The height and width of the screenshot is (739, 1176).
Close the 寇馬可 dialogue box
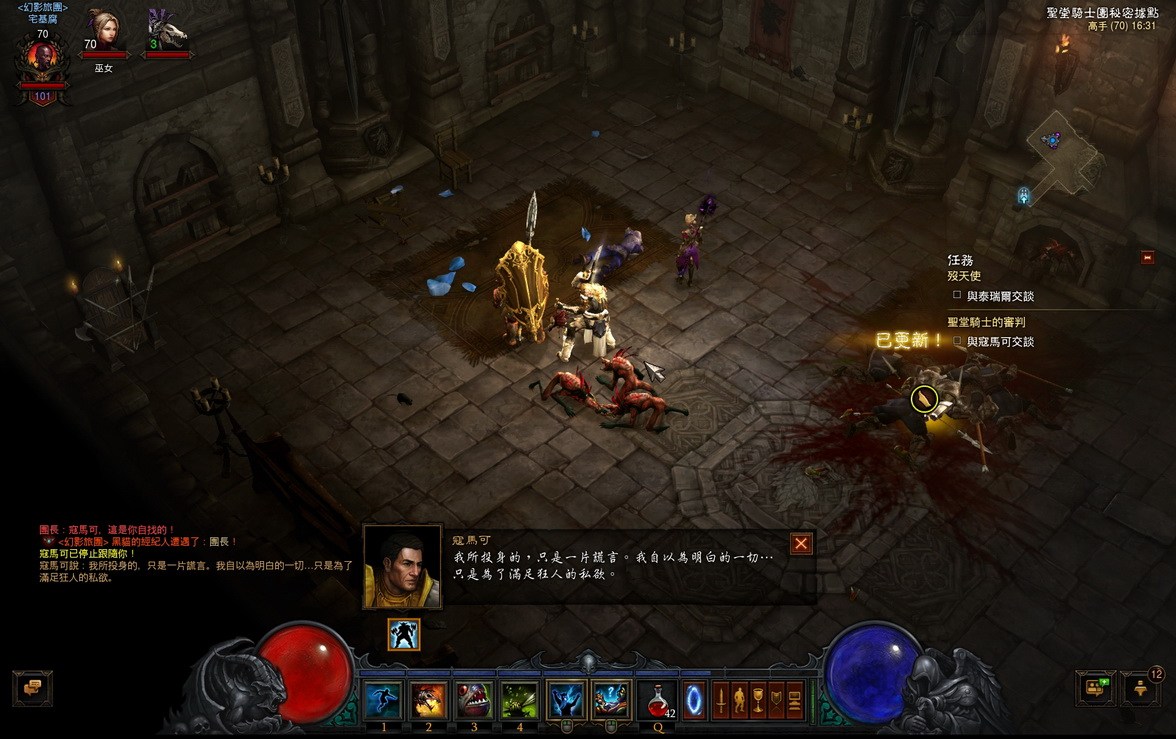pyautogui.click(x=801, y=543)
